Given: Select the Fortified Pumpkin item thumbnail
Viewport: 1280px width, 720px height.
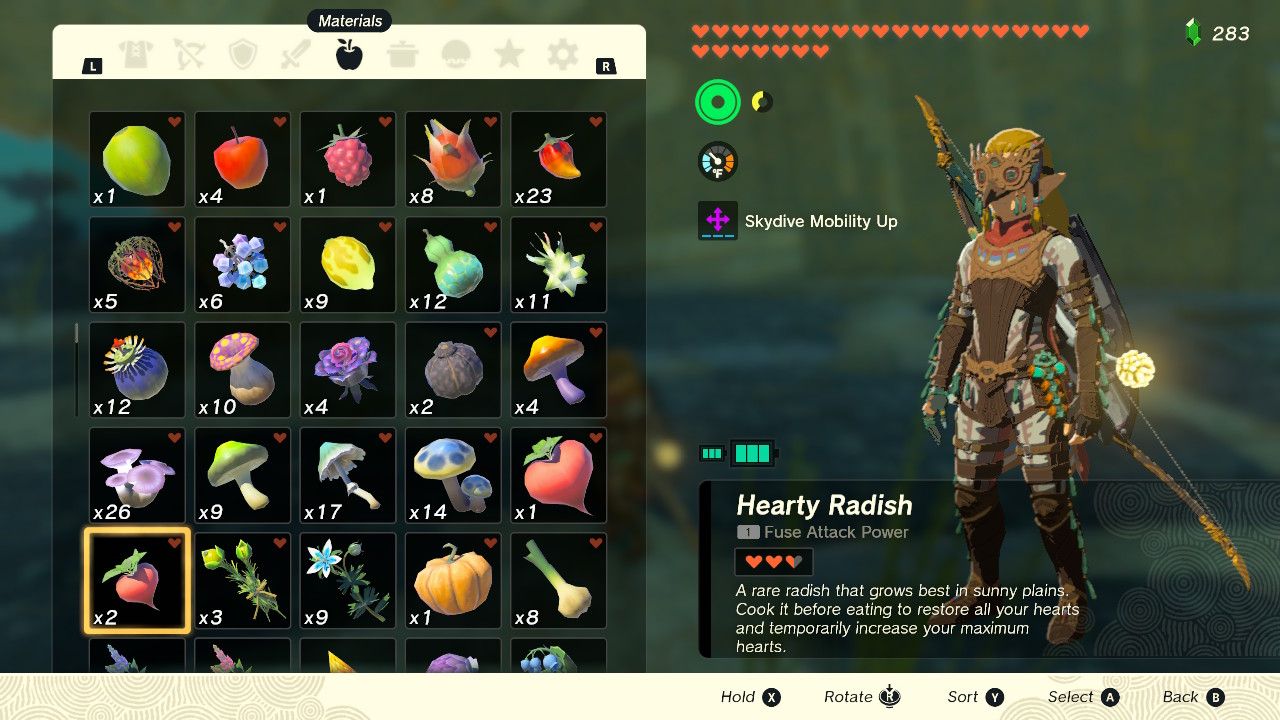Looking at the screenshot, I should click(452, 578).
